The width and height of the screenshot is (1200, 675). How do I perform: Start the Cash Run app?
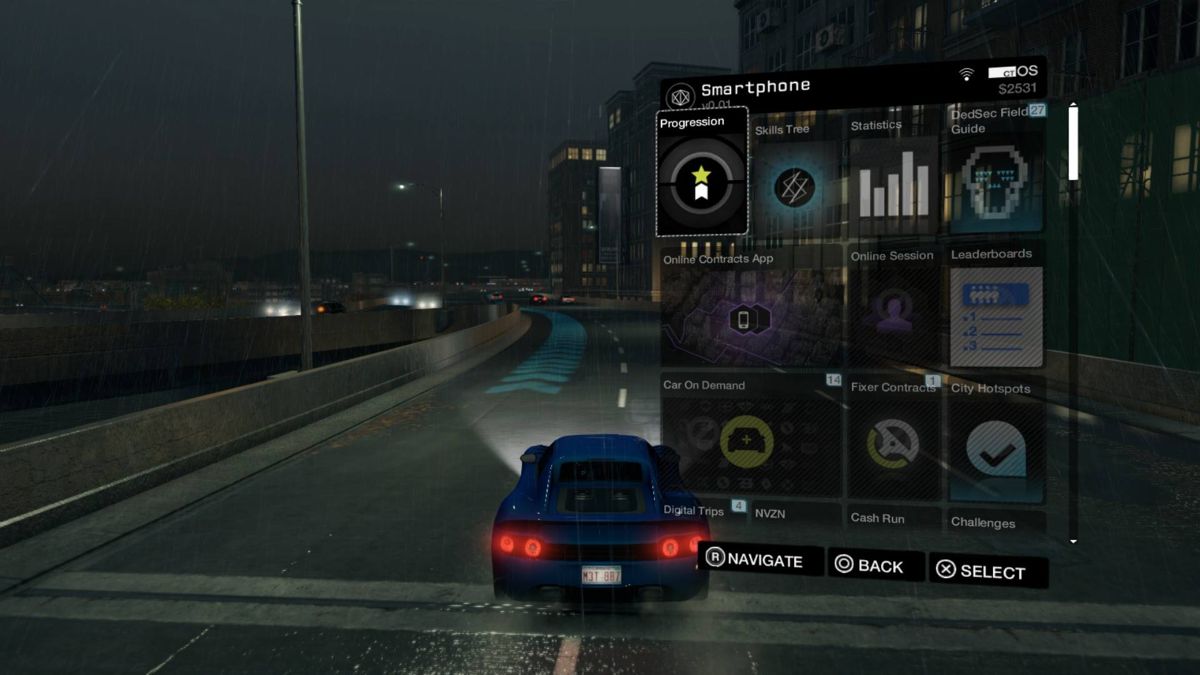click(x=893, y=518)
